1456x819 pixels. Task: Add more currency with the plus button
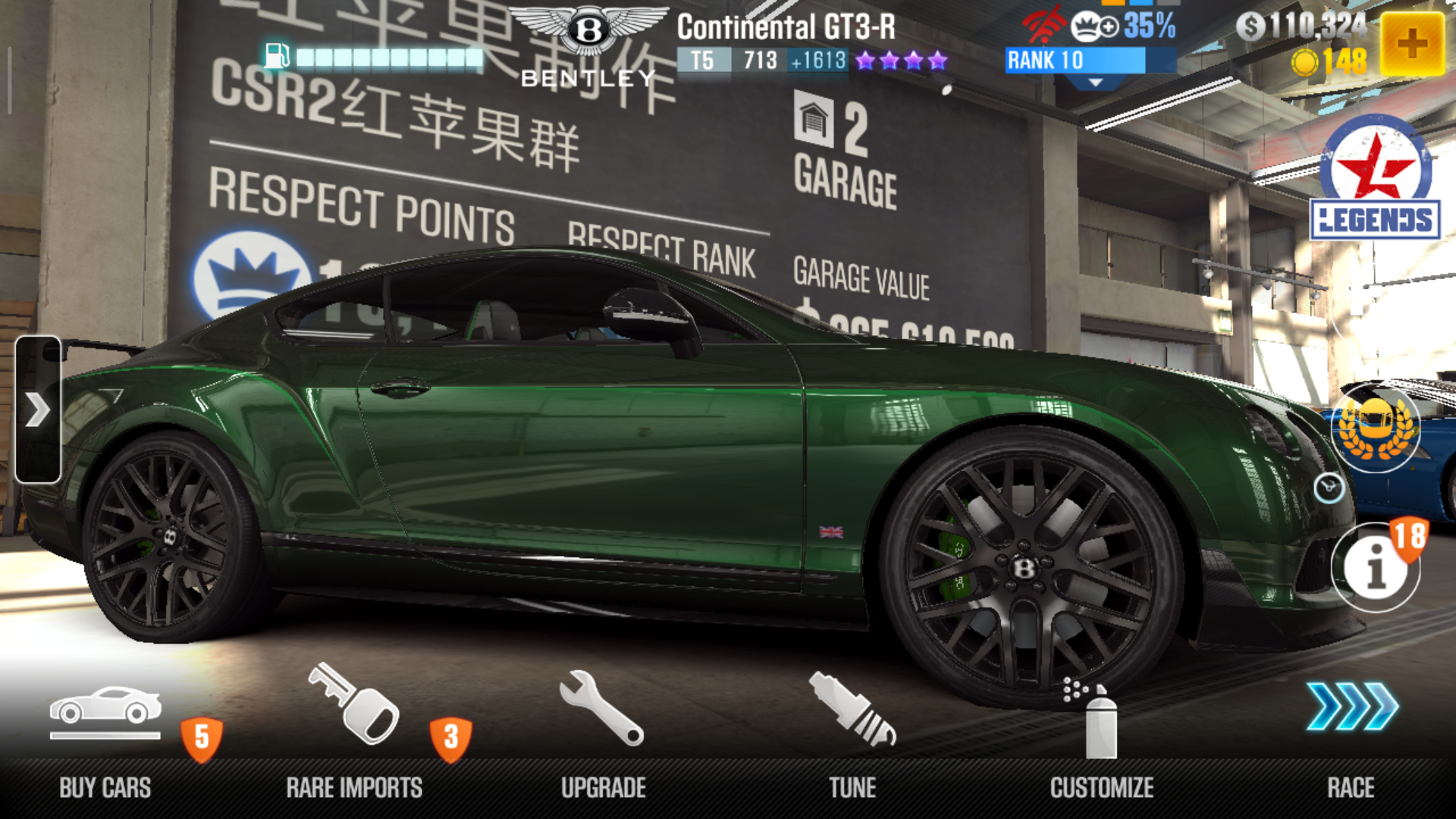pyautogui.click(x=1411, y=44)
